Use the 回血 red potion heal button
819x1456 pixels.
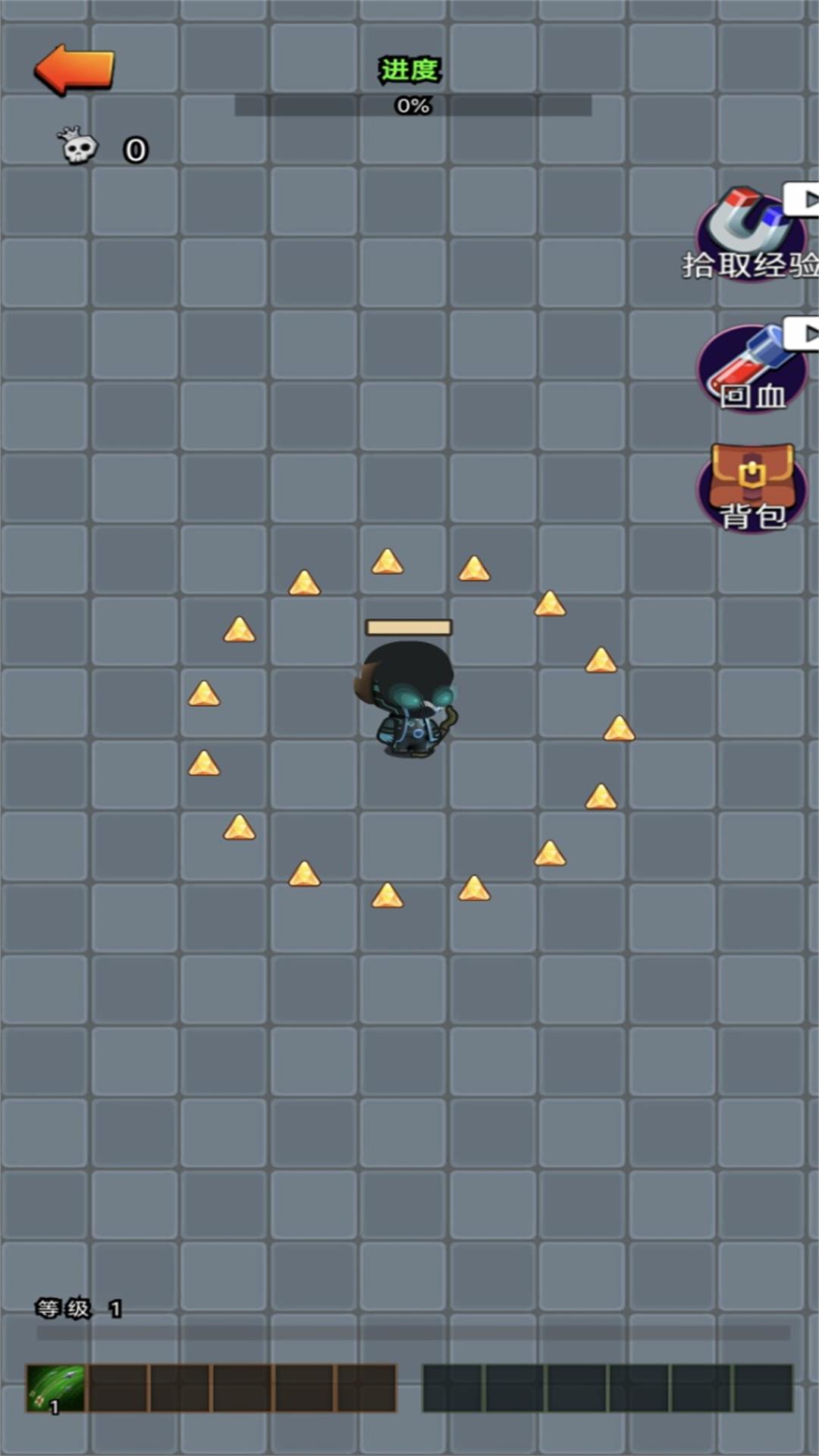(751, 369)
